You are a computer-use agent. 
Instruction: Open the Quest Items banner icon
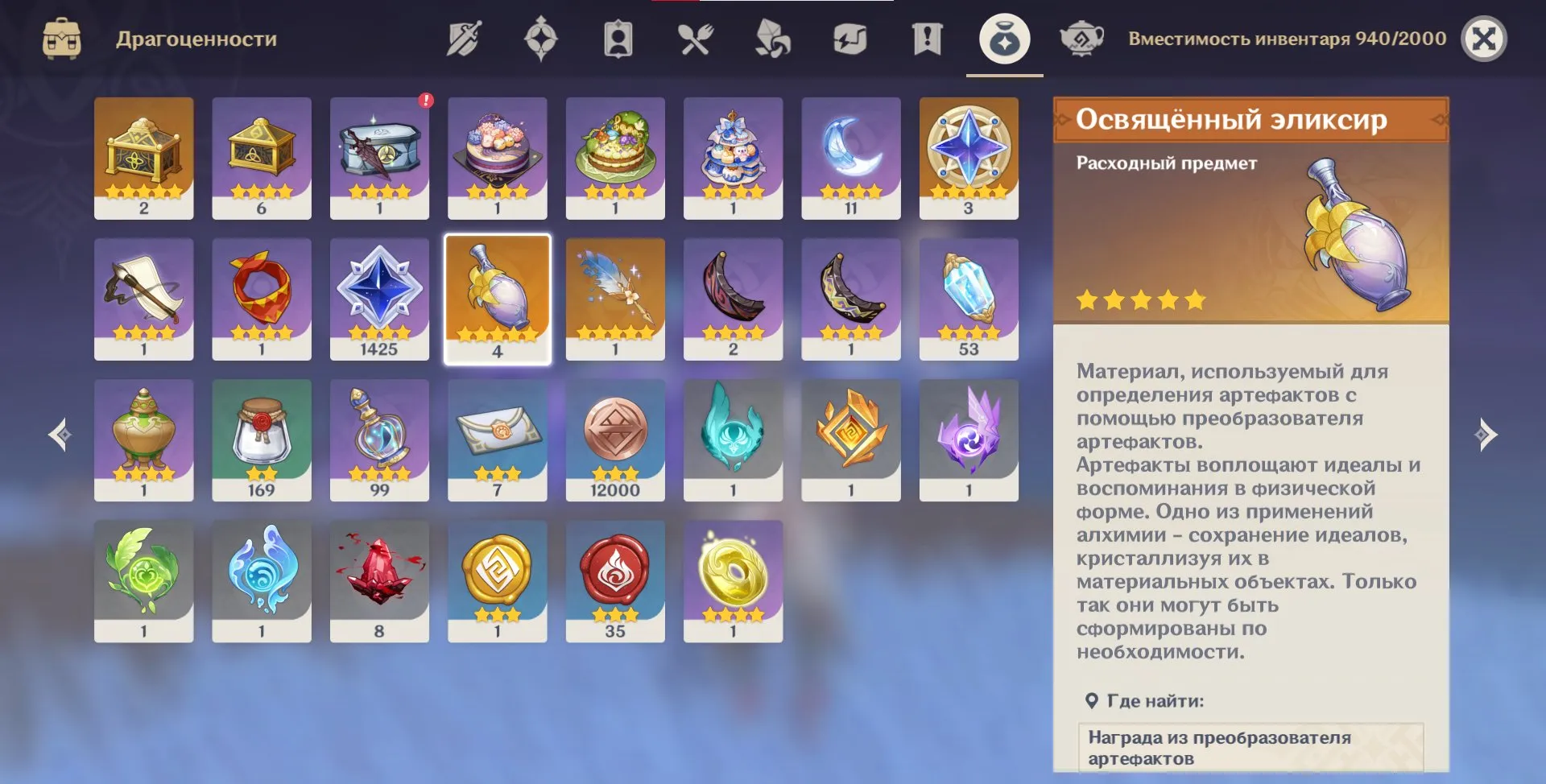tap(928, 36)
